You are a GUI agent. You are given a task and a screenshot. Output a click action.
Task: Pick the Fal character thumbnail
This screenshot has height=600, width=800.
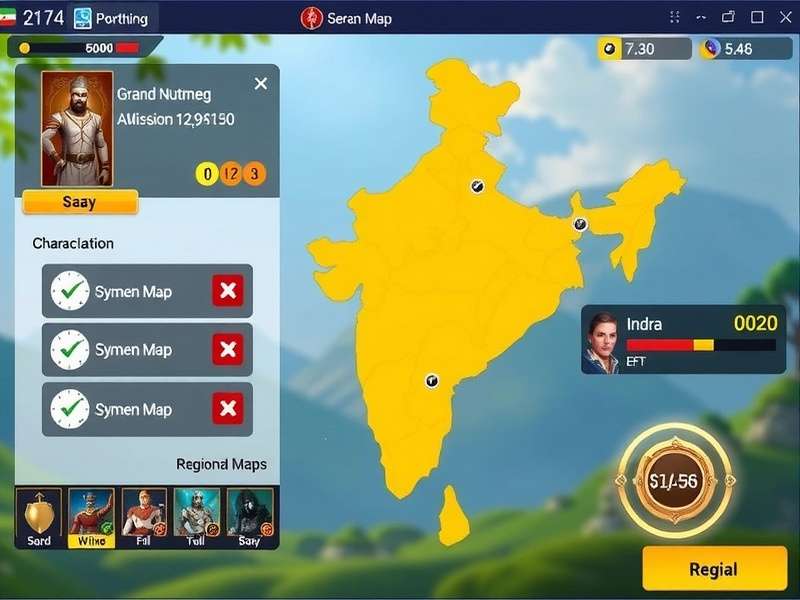coord(144,517)
